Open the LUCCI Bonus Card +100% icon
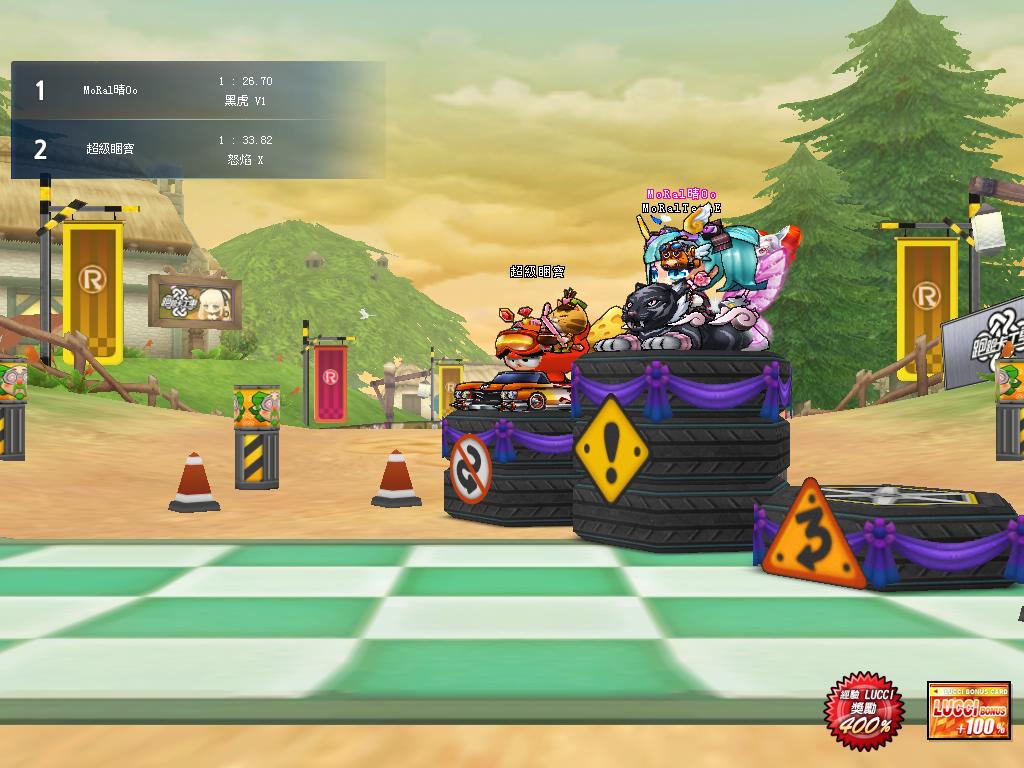This screenshot has height=768, width=1024. click(x=968, y=712)
